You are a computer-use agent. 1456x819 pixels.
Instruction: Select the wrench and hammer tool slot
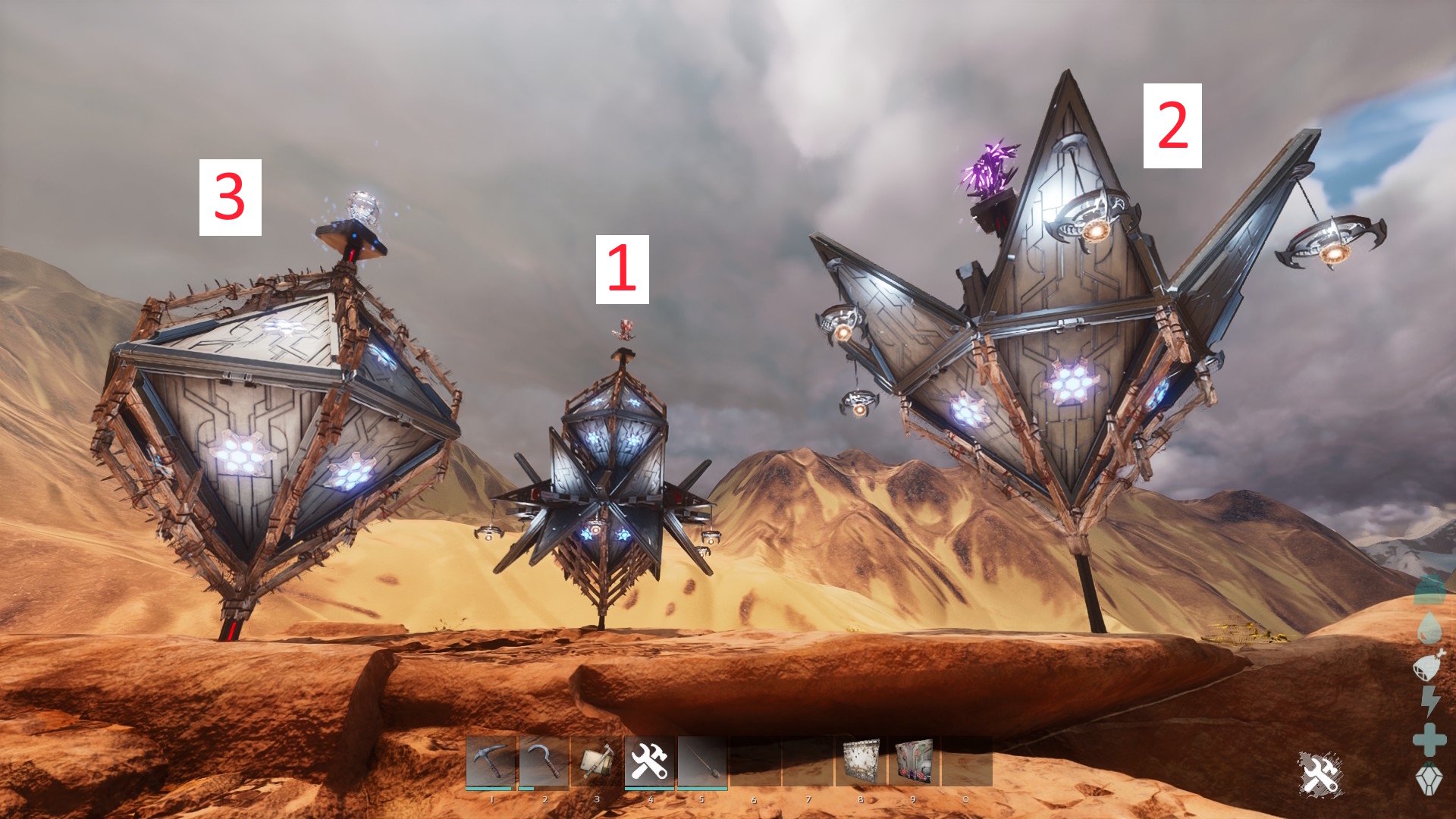[x=649, y=761]
